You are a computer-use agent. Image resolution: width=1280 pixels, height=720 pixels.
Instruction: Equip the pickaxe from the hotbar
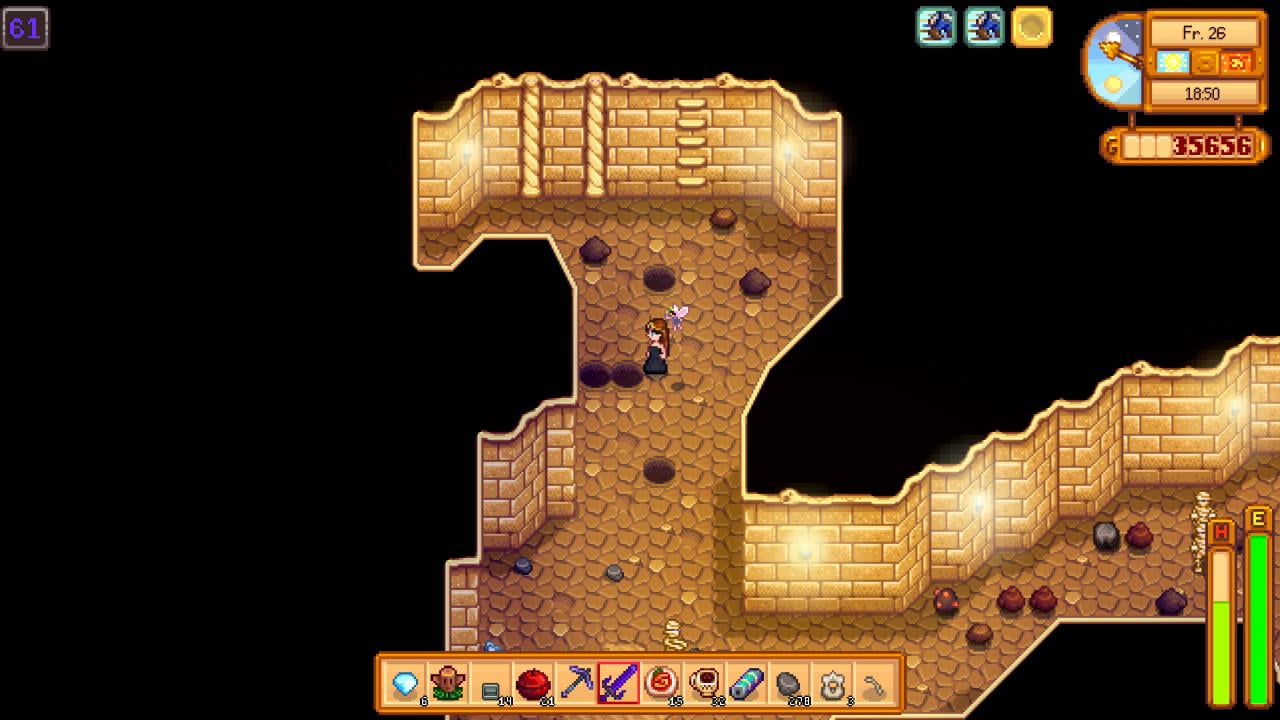click(x=576, y=684)
